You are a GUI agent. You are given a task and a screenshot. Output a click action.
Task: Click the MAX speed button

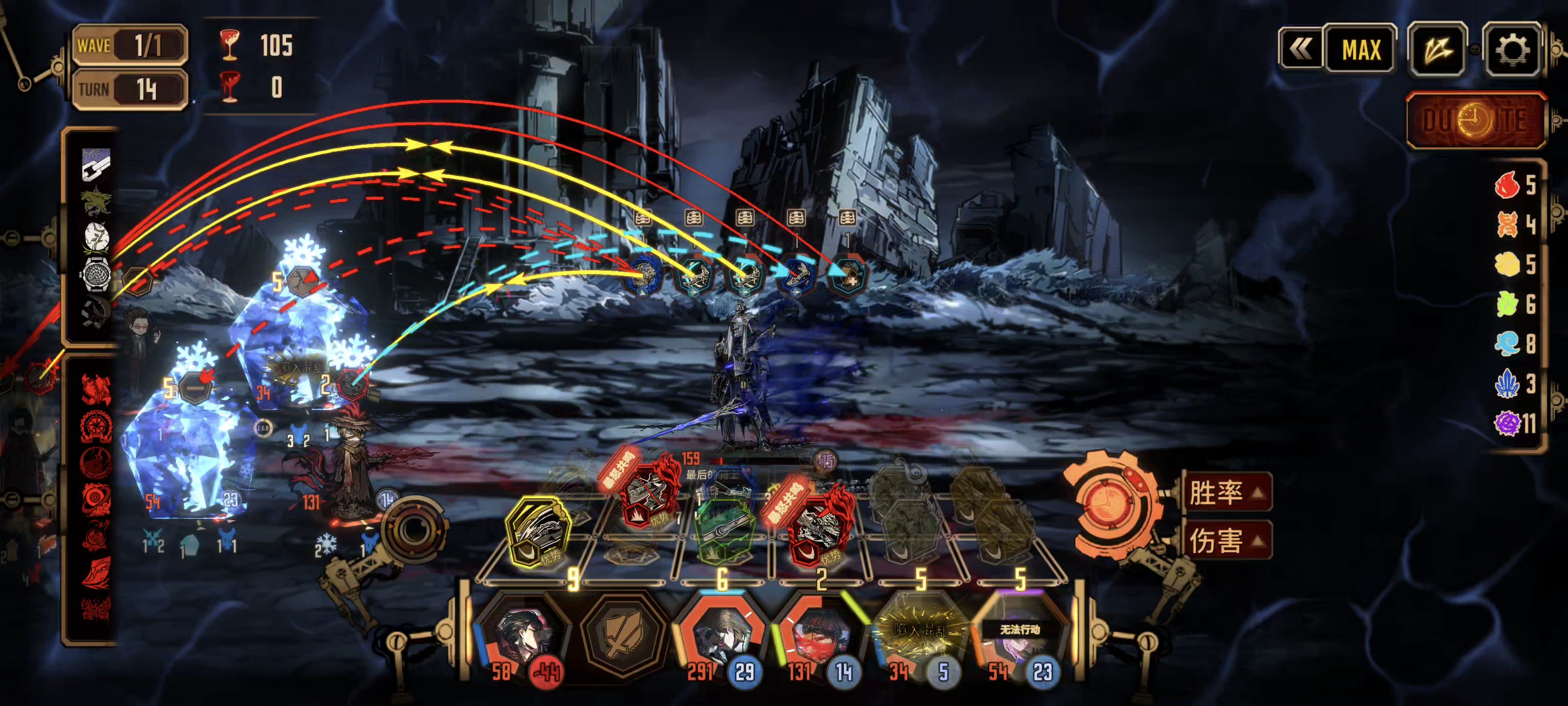click(1360, 50)
